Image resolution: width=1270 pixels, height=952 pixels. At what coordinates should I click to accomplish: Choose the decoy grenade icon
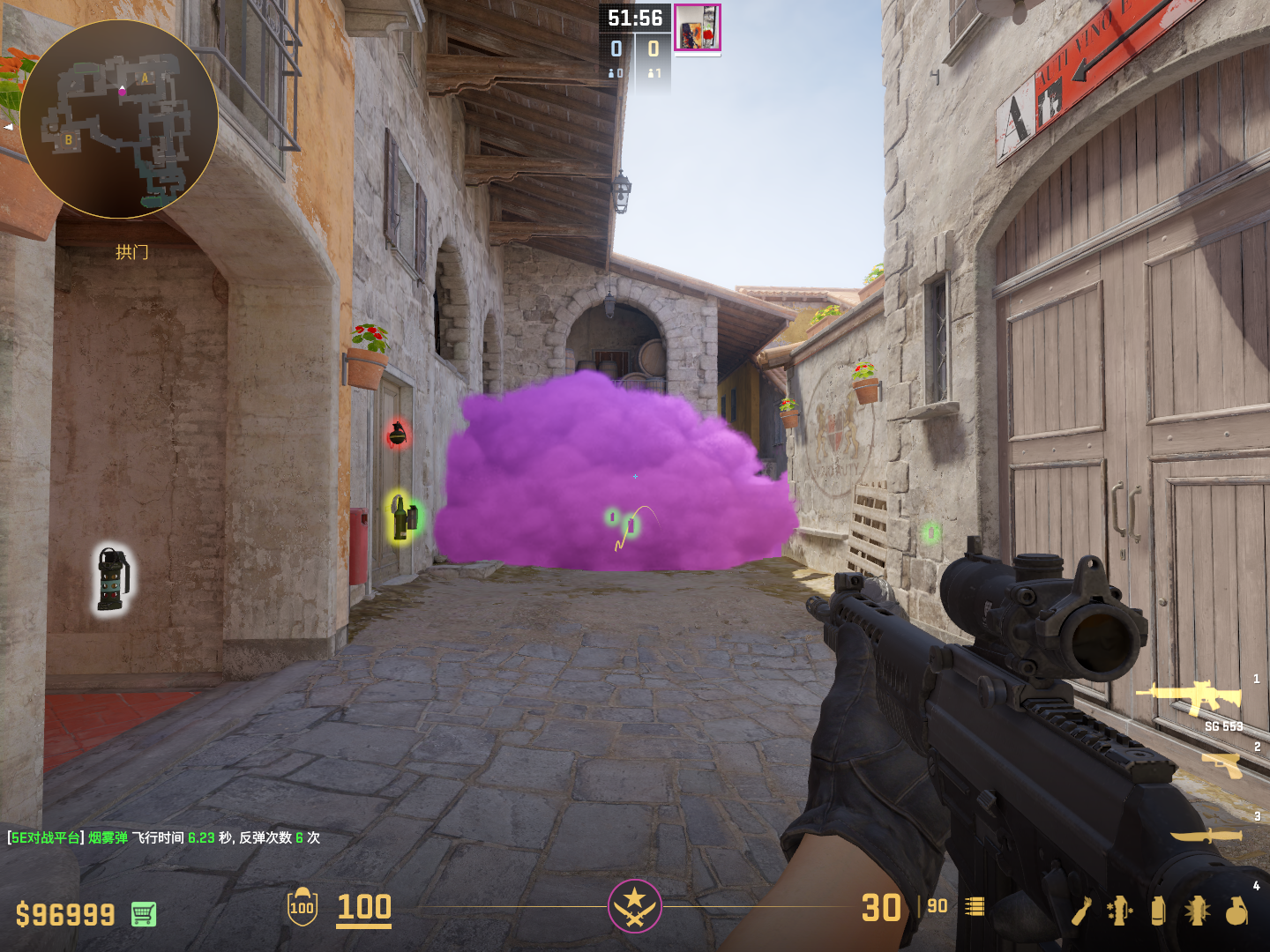[x=1119, y=911]
